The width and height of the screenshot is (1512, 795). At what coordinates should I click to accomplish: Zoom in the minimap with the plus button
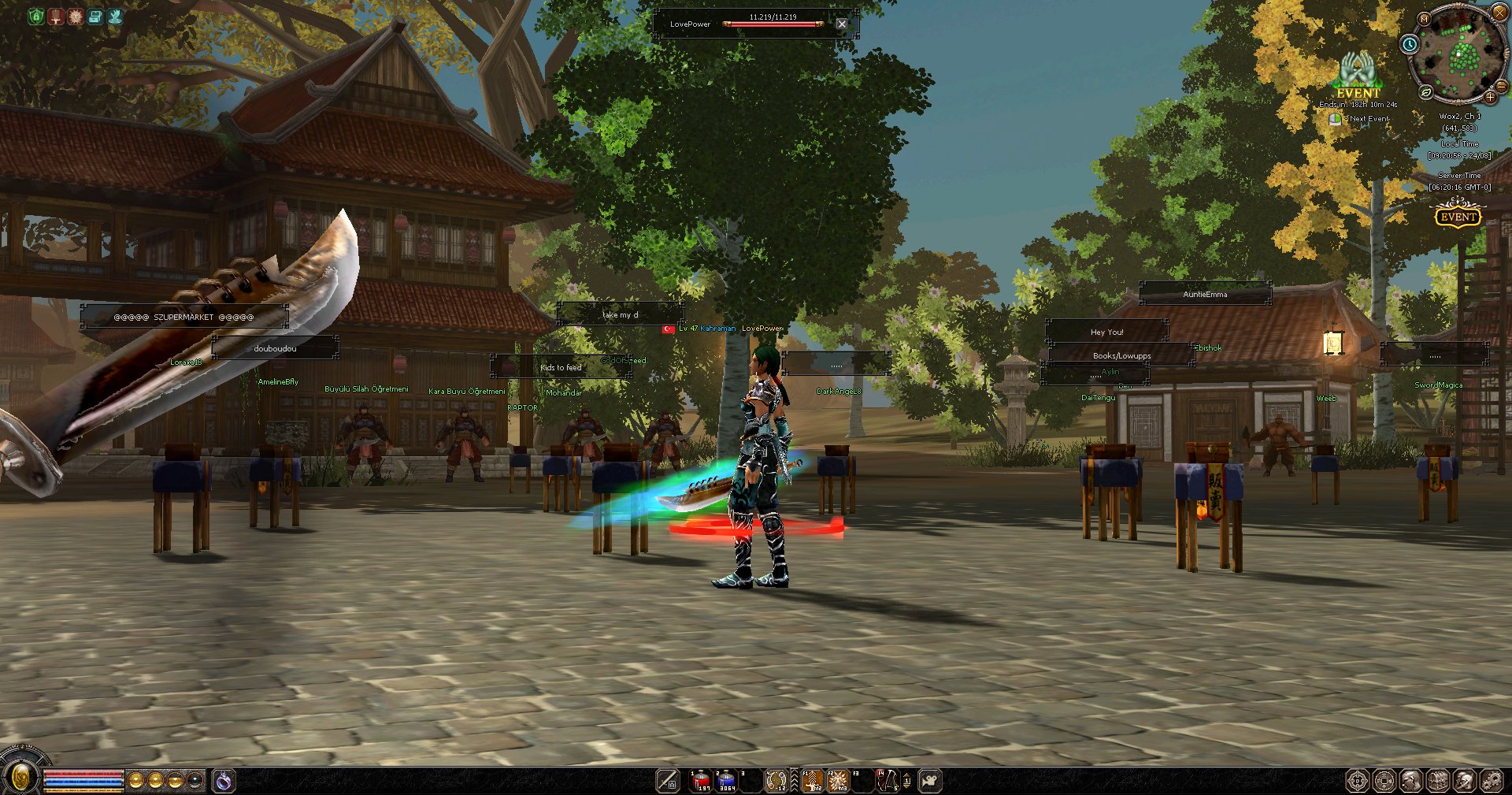pyautogui.click(x=1490, y=97)
